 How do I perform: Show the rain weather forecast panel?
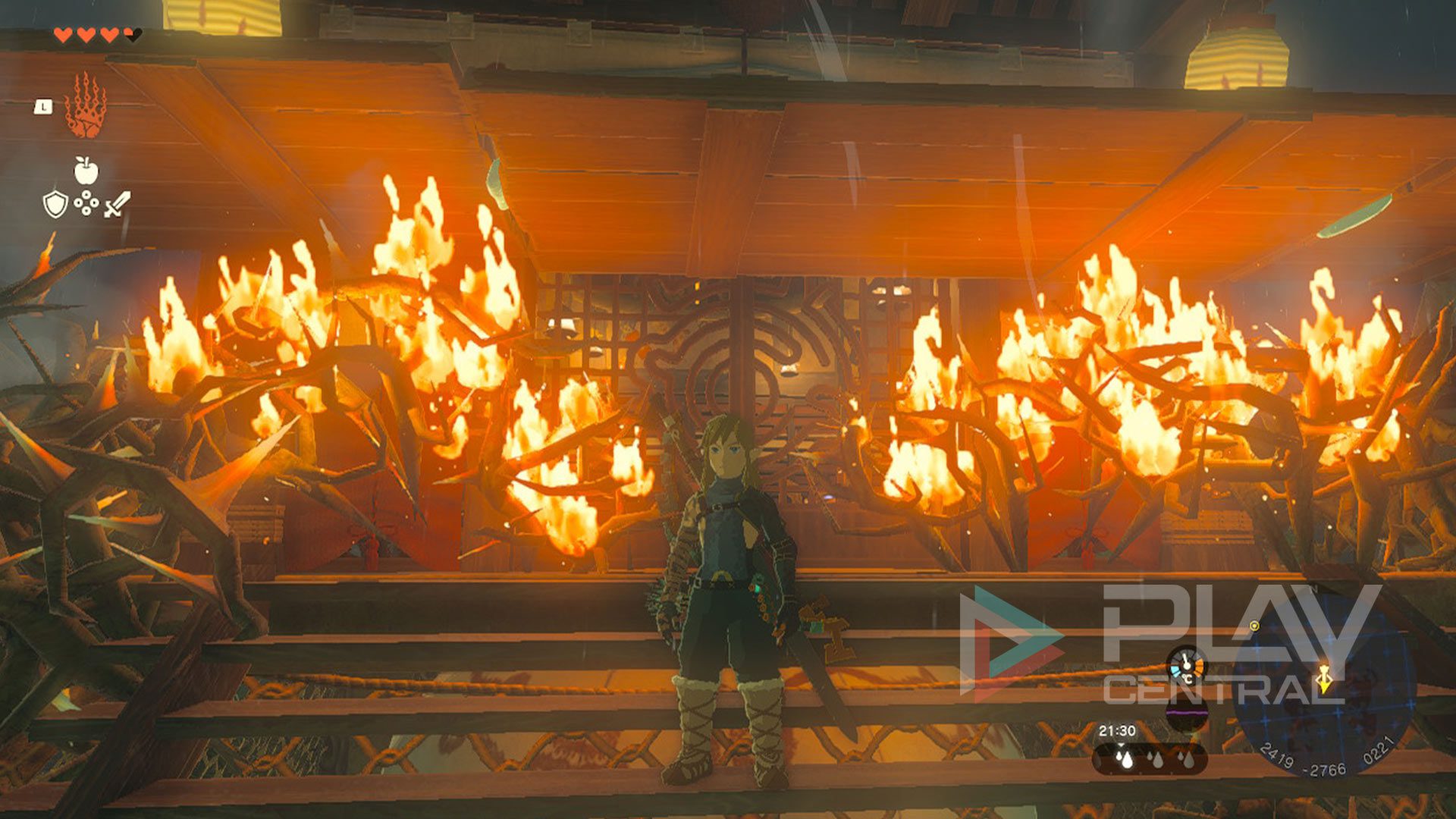1150,758
